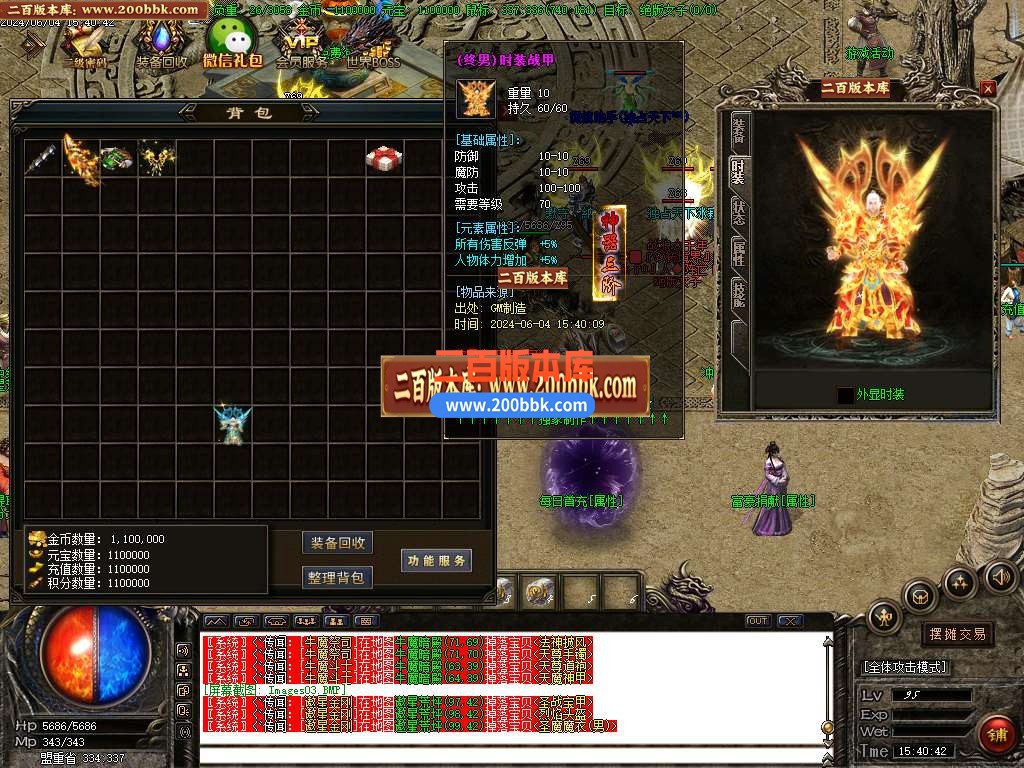The image size is (1024, 768).
Task: Click the 装备回收 button in backpack panel
Action: 337,543
